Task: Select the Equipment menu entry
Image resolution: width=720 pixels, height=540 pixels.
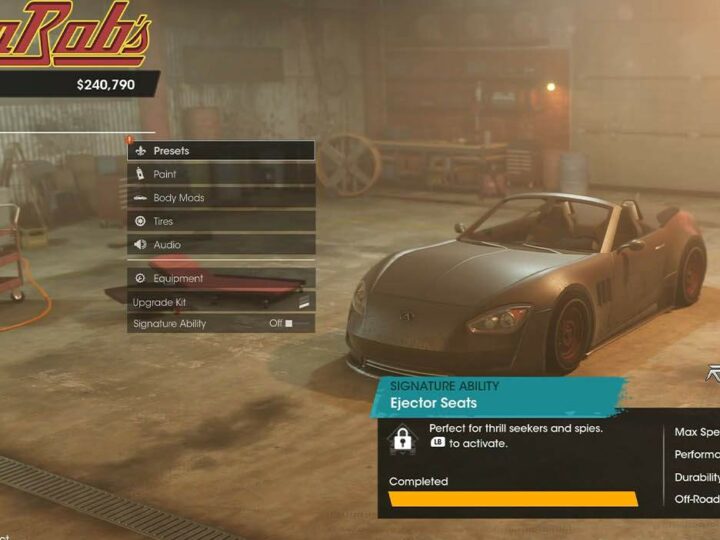Action: [x=220, y=279]
